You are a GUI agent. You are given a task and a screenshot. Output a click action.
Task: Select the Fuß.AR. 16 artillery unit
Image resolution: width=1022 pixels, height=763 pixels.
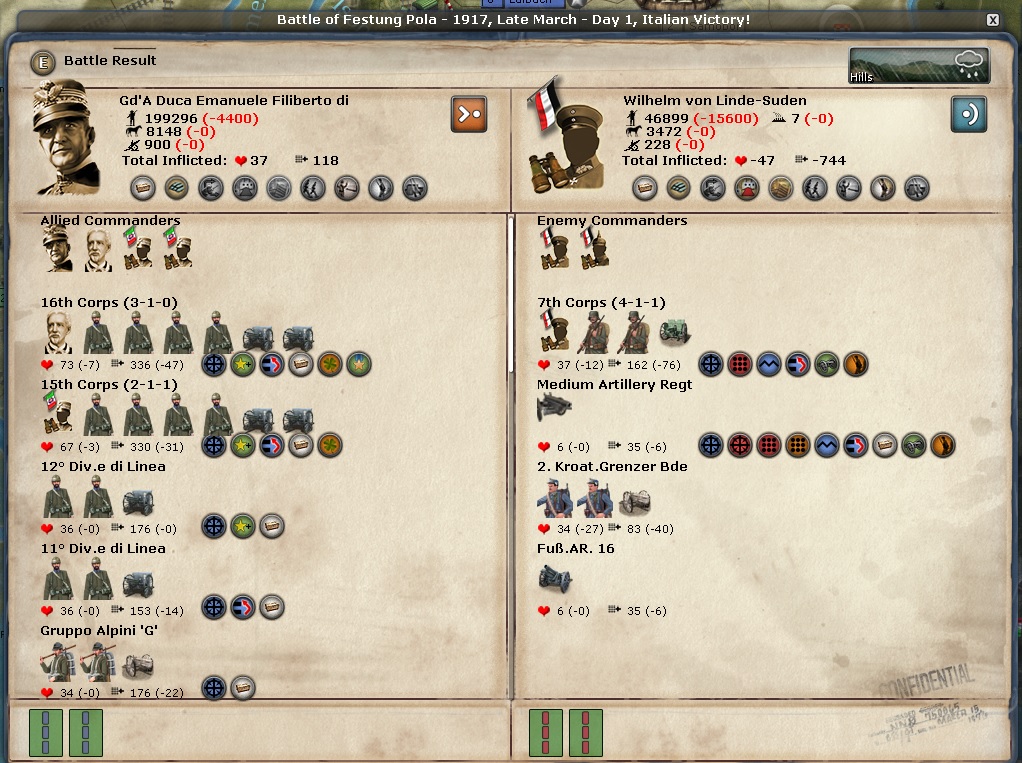click(x=575, y=549)
